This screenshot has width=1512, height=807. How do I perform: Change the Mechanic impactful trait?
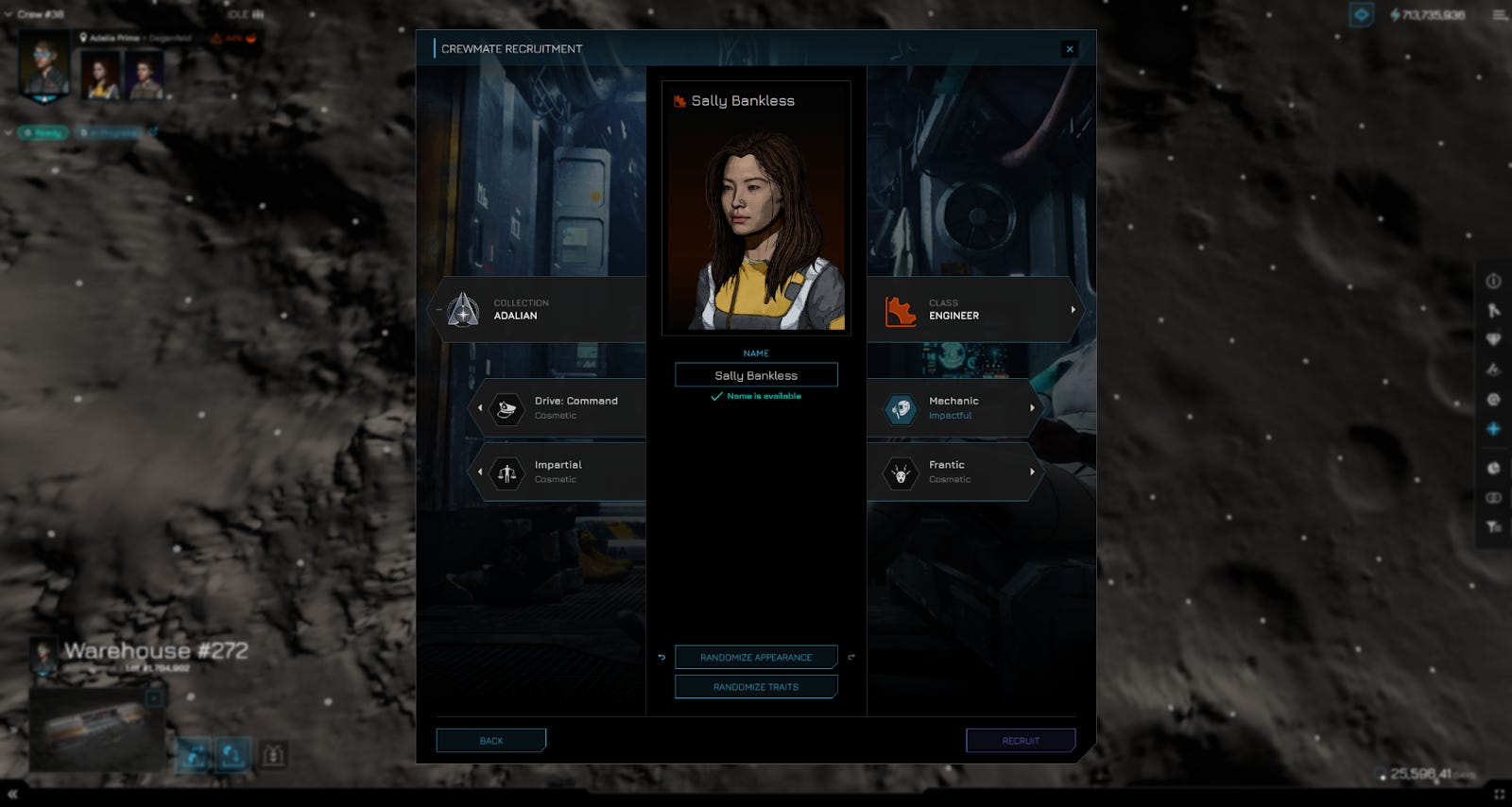(954, 408)
